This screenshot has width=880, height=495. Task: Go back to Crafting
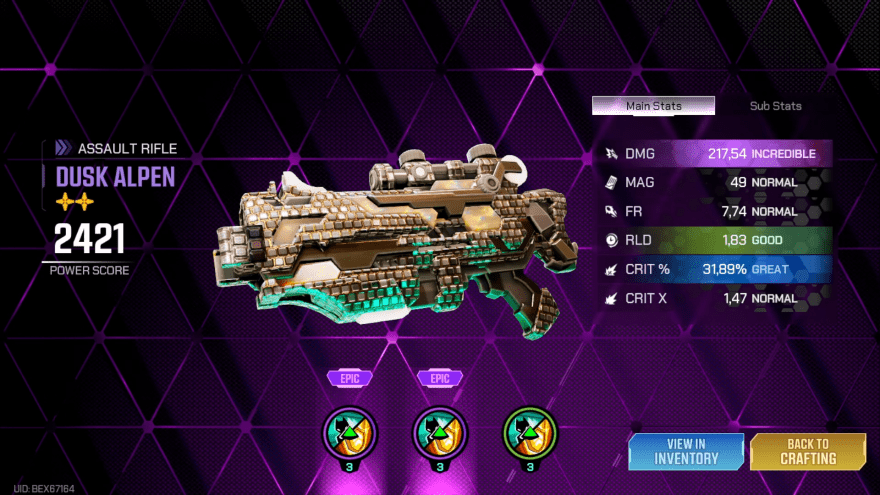tap(807, 451)
